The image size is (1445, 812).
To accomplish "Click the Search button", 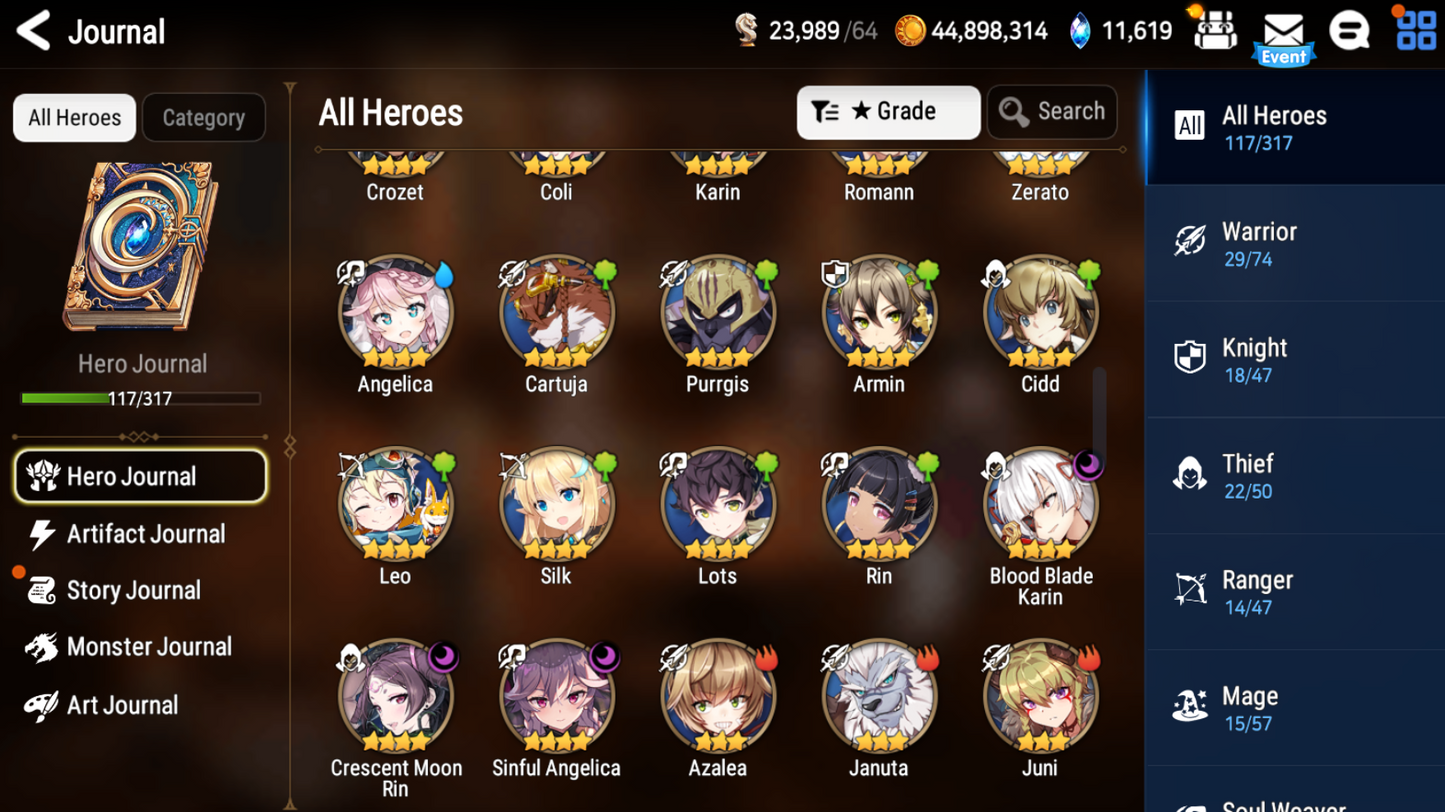I will coord(1052,112).
